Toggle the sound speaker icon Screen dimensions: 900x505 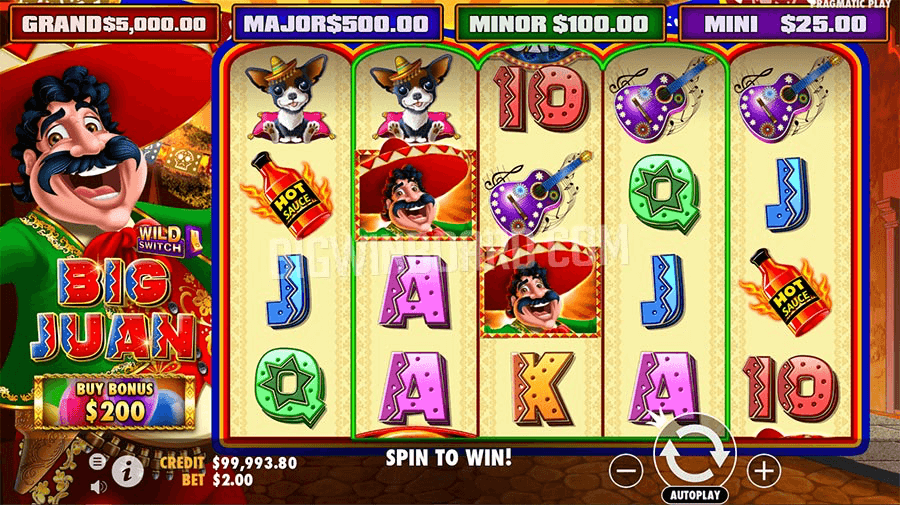click(98, 486)
